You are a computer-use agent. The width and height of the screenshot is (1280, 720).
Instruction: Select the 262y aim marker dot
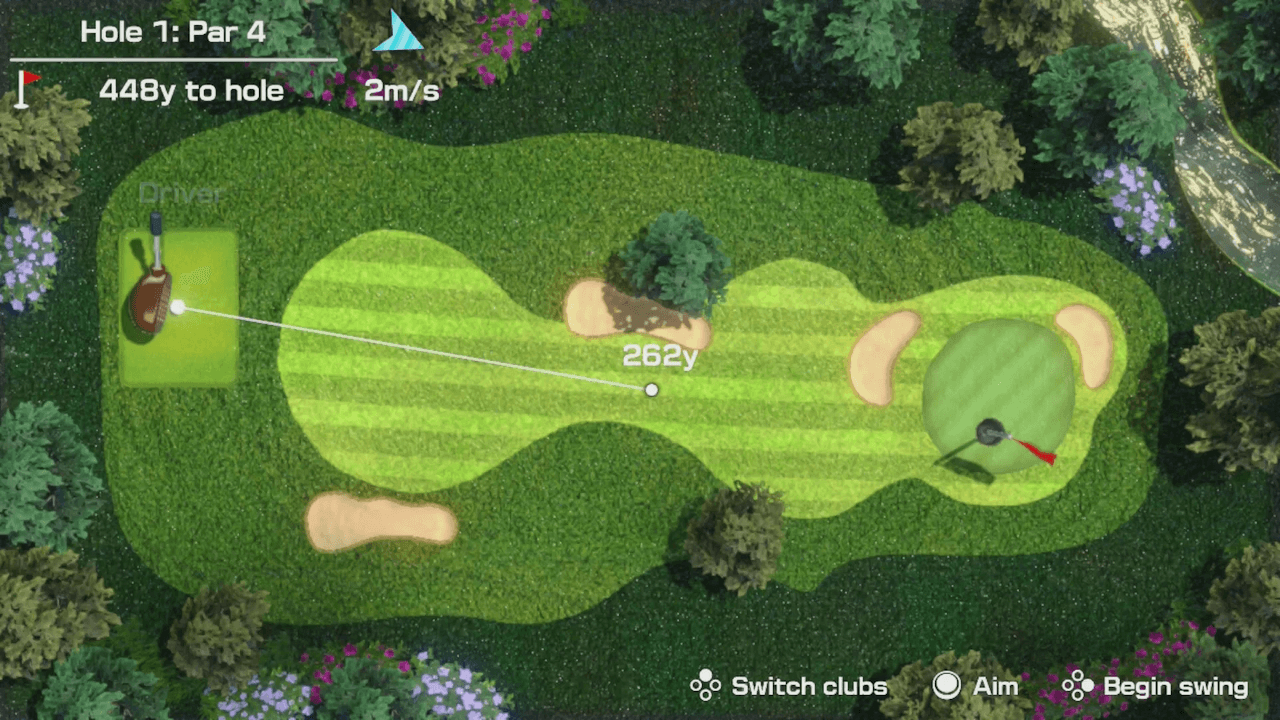(x=651, y=390)
